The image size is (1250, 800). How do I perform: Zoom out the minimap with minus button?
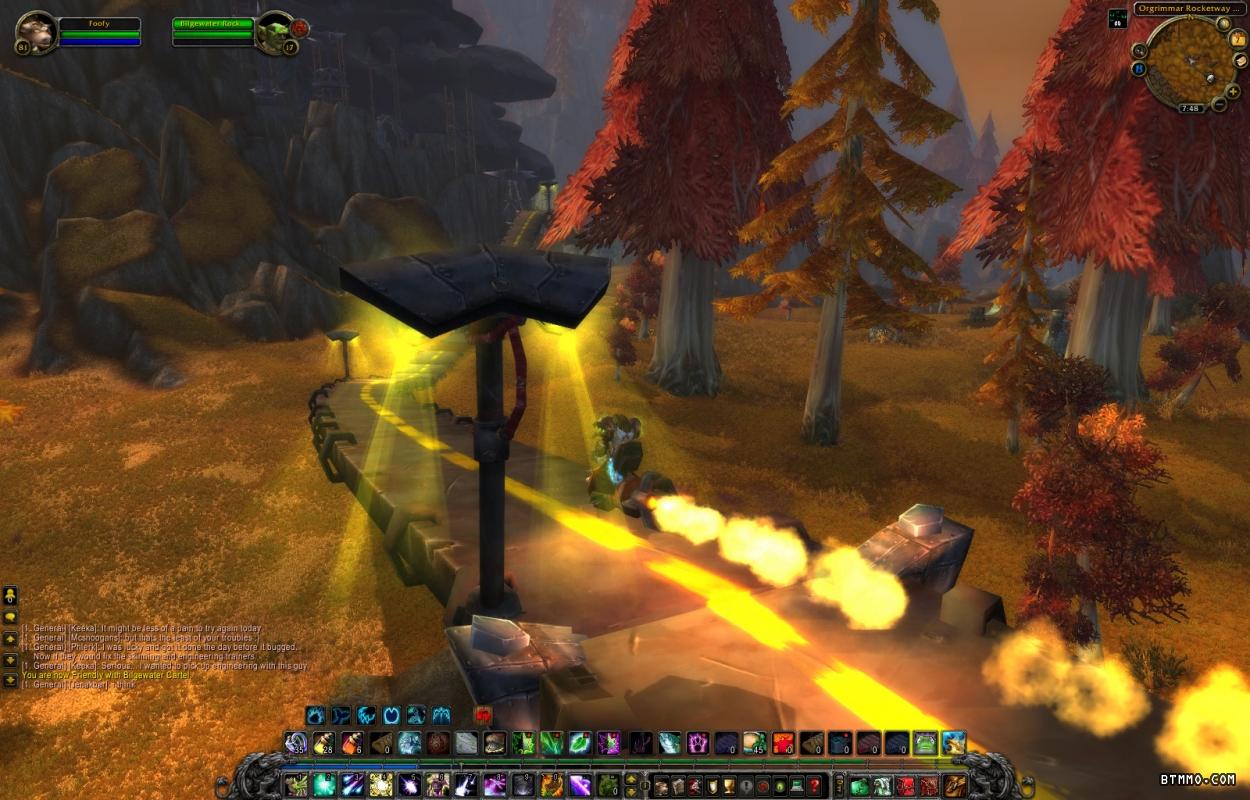[x=1220, y=104]
